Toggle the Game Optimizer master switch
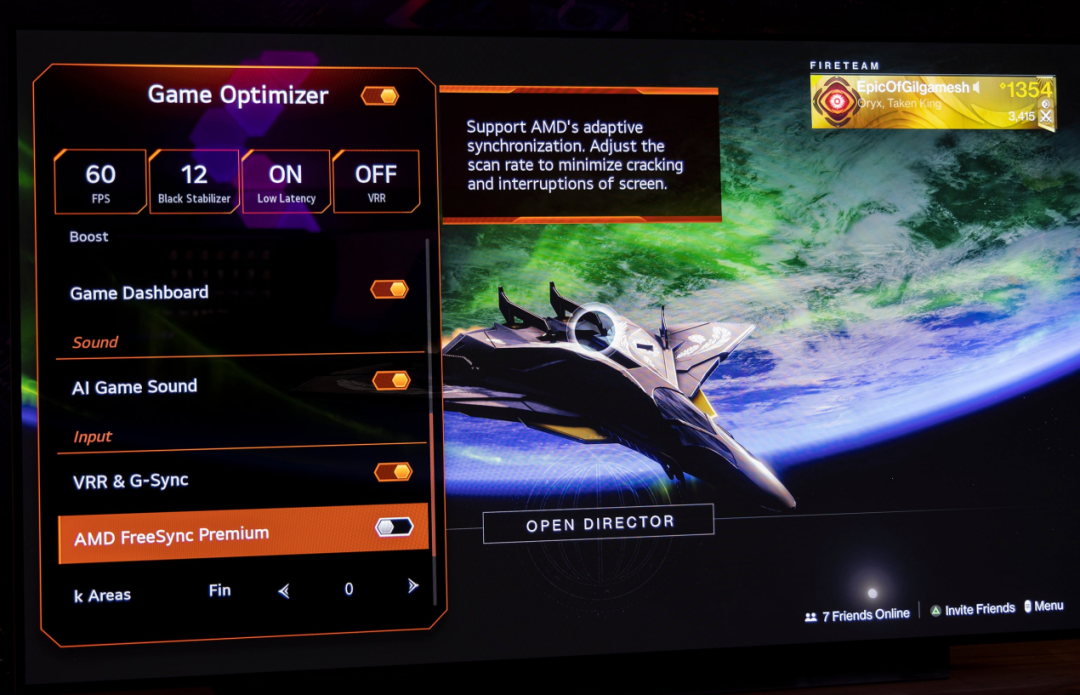 point(380,96)
